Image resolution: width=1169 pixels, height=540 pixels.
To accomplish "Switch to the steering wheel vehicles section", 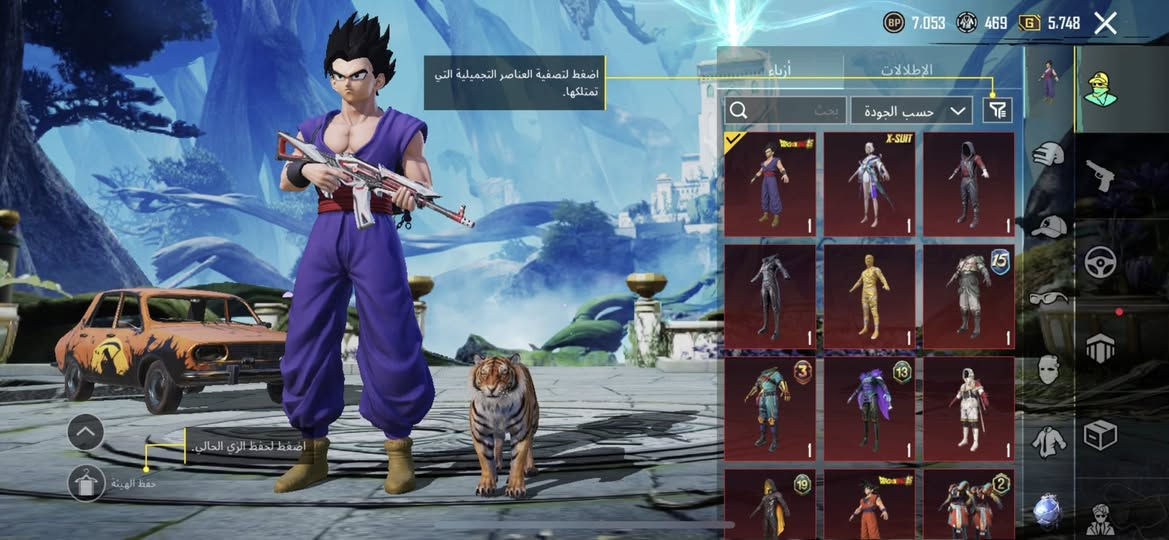I will pyautogui.click(x=1100, y=262).
